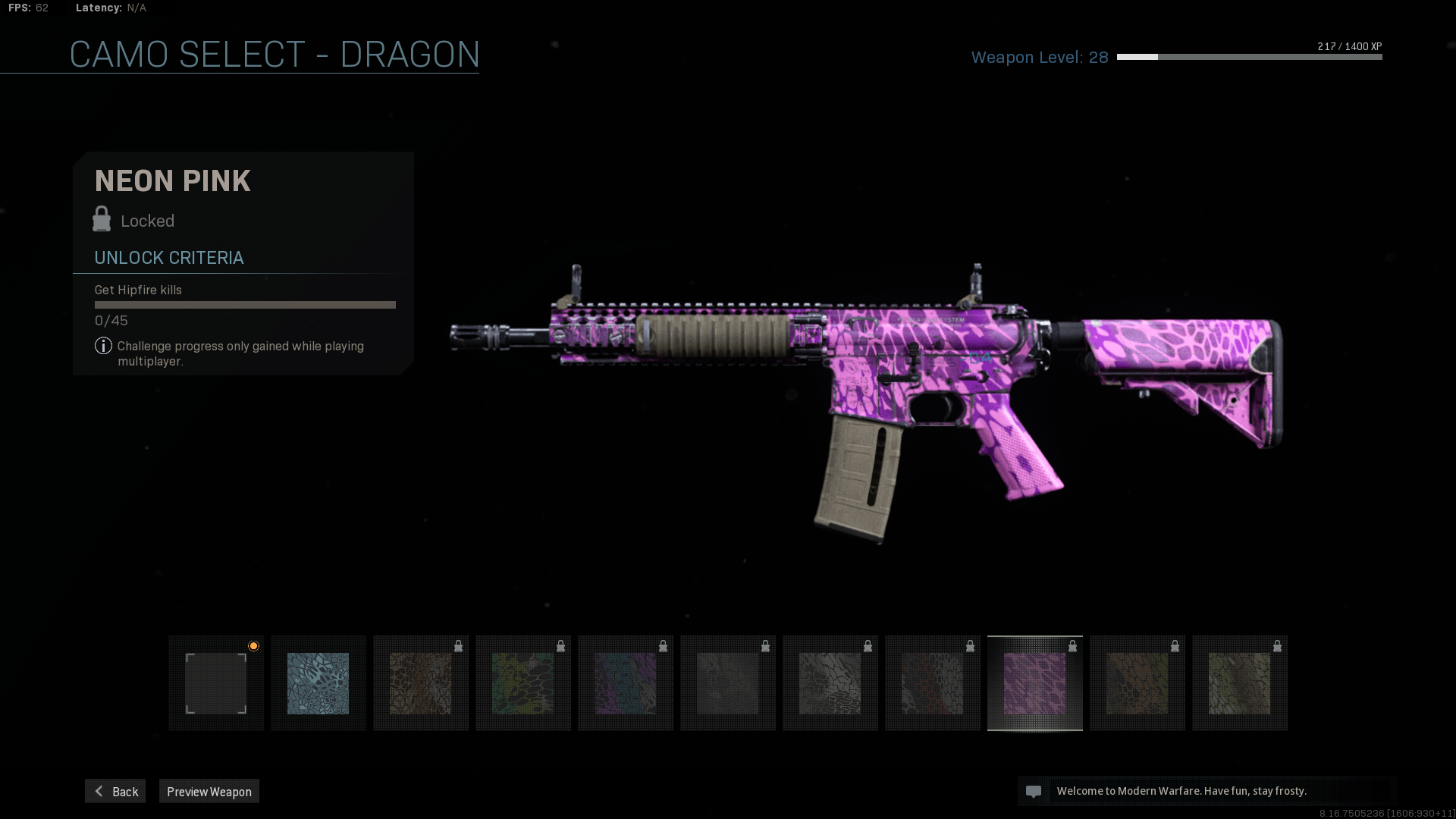Image resolution: width=1456 pixels, height=819 pixels.
Task: Select the locked purple and teal camo
Action: (x=626, y=683)
